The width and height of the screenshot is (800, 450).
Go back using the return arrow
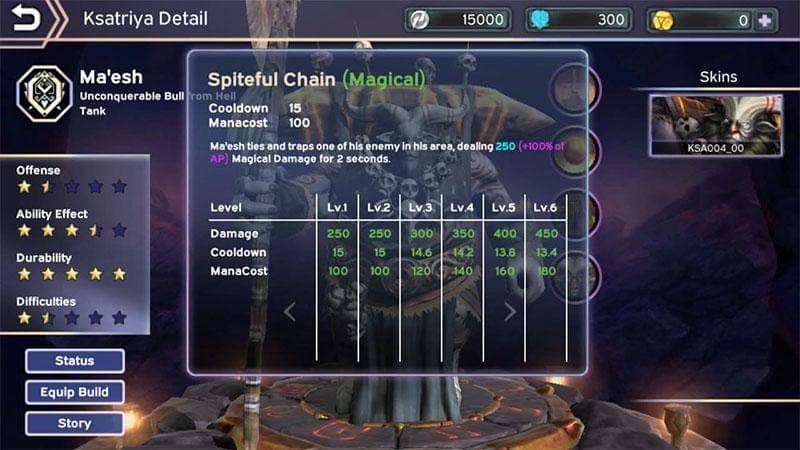coord(28,19)
